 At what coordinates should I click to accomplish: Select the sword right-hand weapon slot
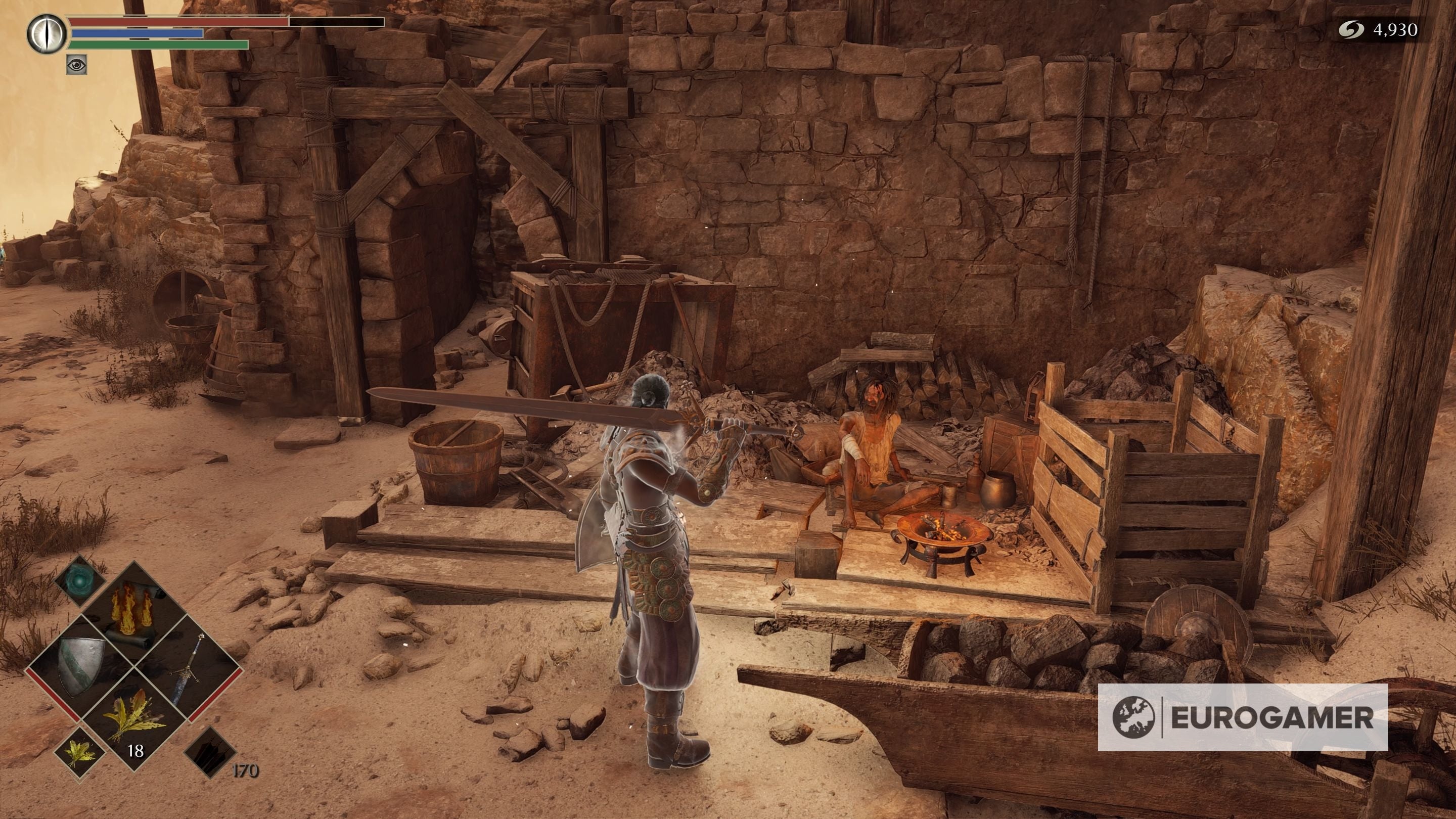point(188,667)
